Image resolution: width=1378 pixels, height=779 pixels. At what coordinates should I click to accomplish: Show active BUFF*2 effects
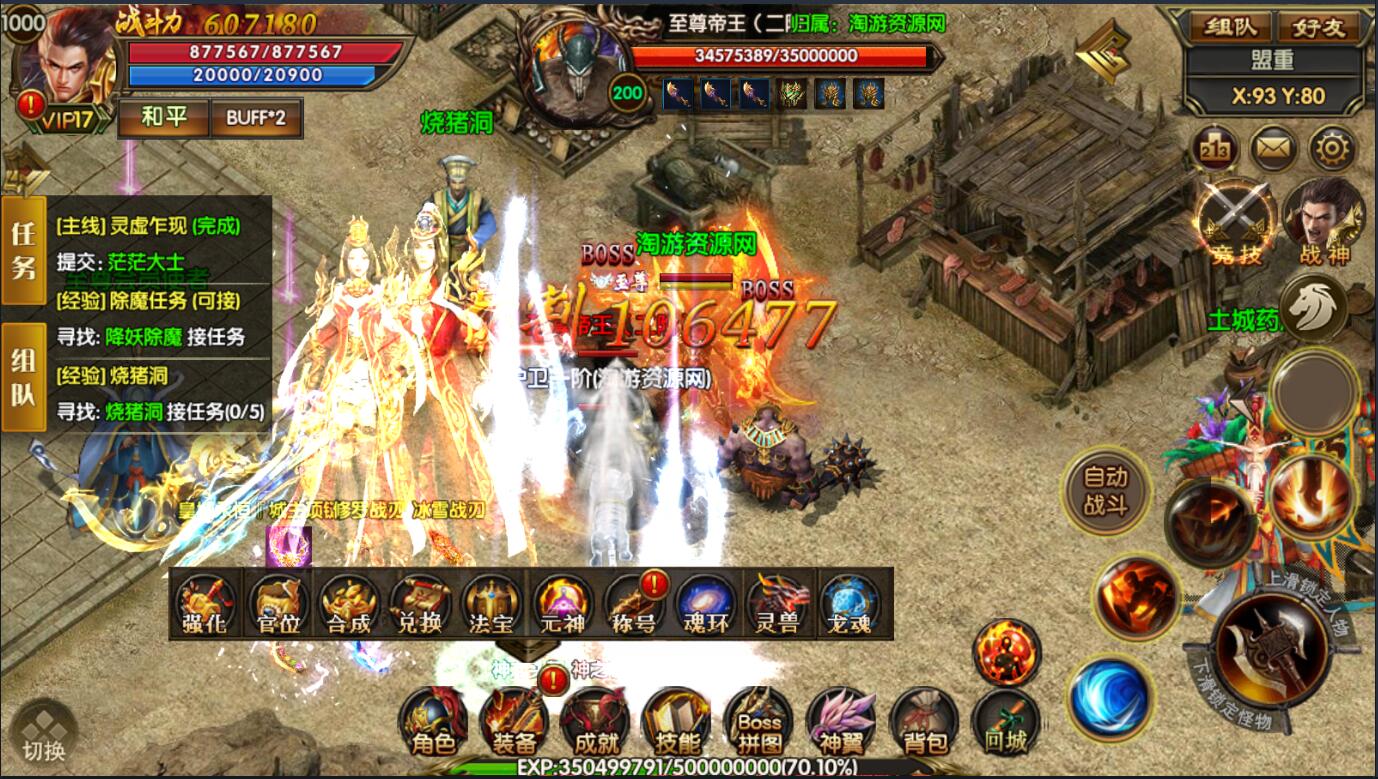pos(255,117)
